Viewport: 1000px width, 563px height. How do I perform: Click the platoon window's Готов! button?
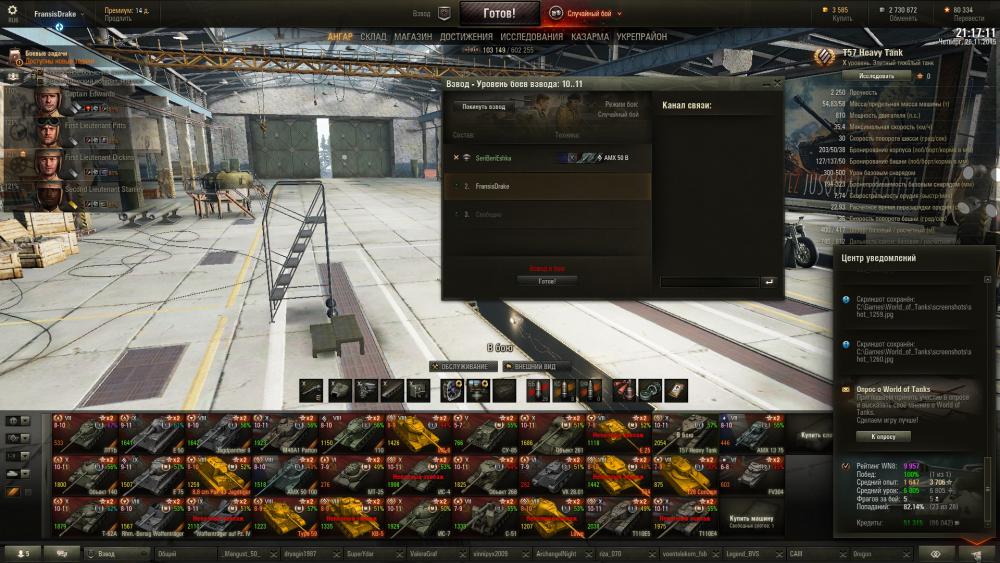546,281
